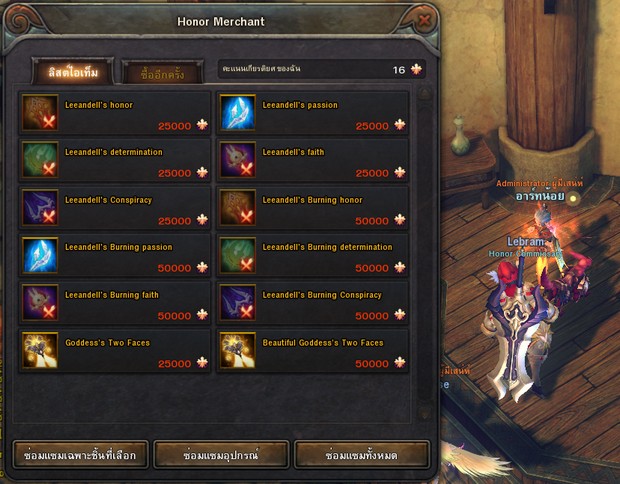Select Leeandell's faith item
Screen dimensions: 620x484
coord(313,161)
